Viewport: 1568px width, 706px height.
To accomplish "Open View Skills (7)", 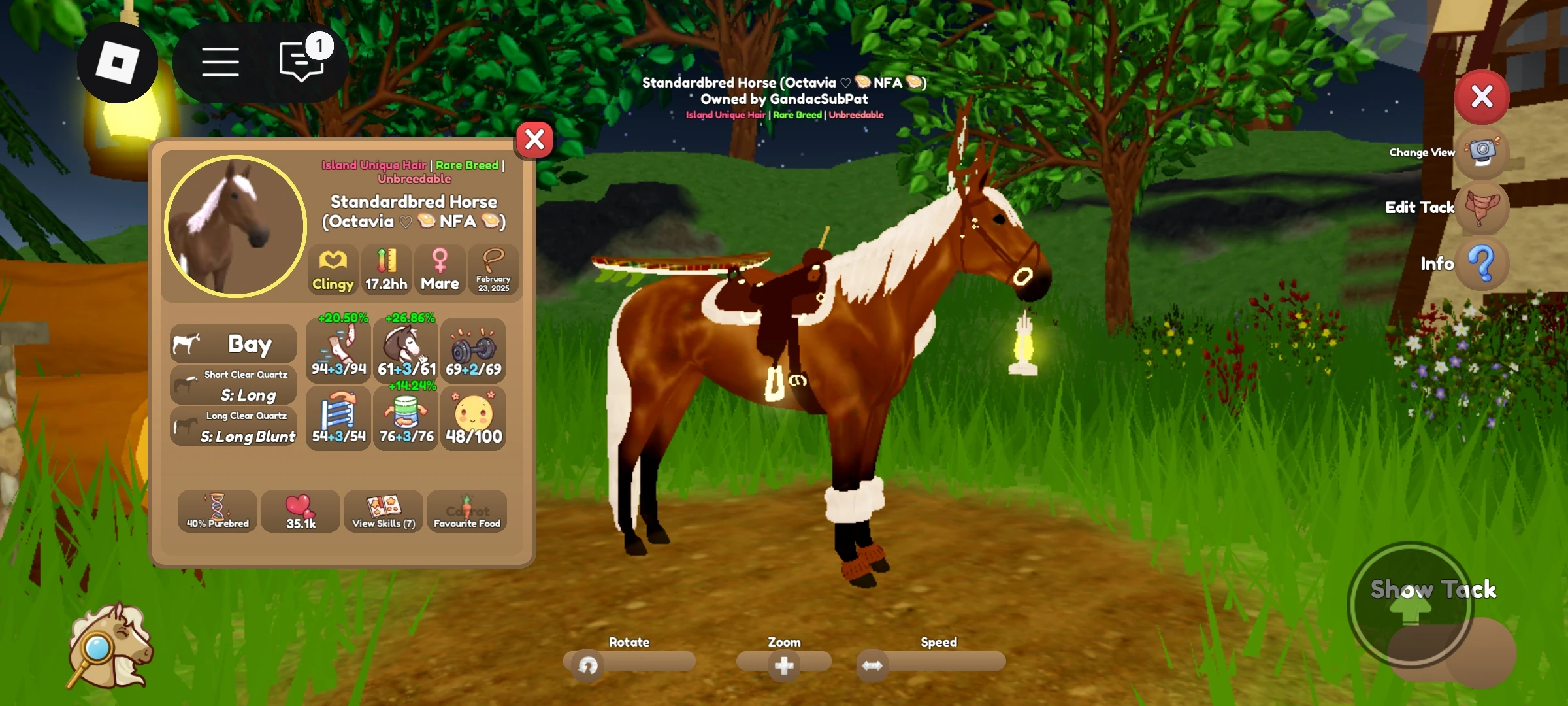I will click(x=383, y=511).
